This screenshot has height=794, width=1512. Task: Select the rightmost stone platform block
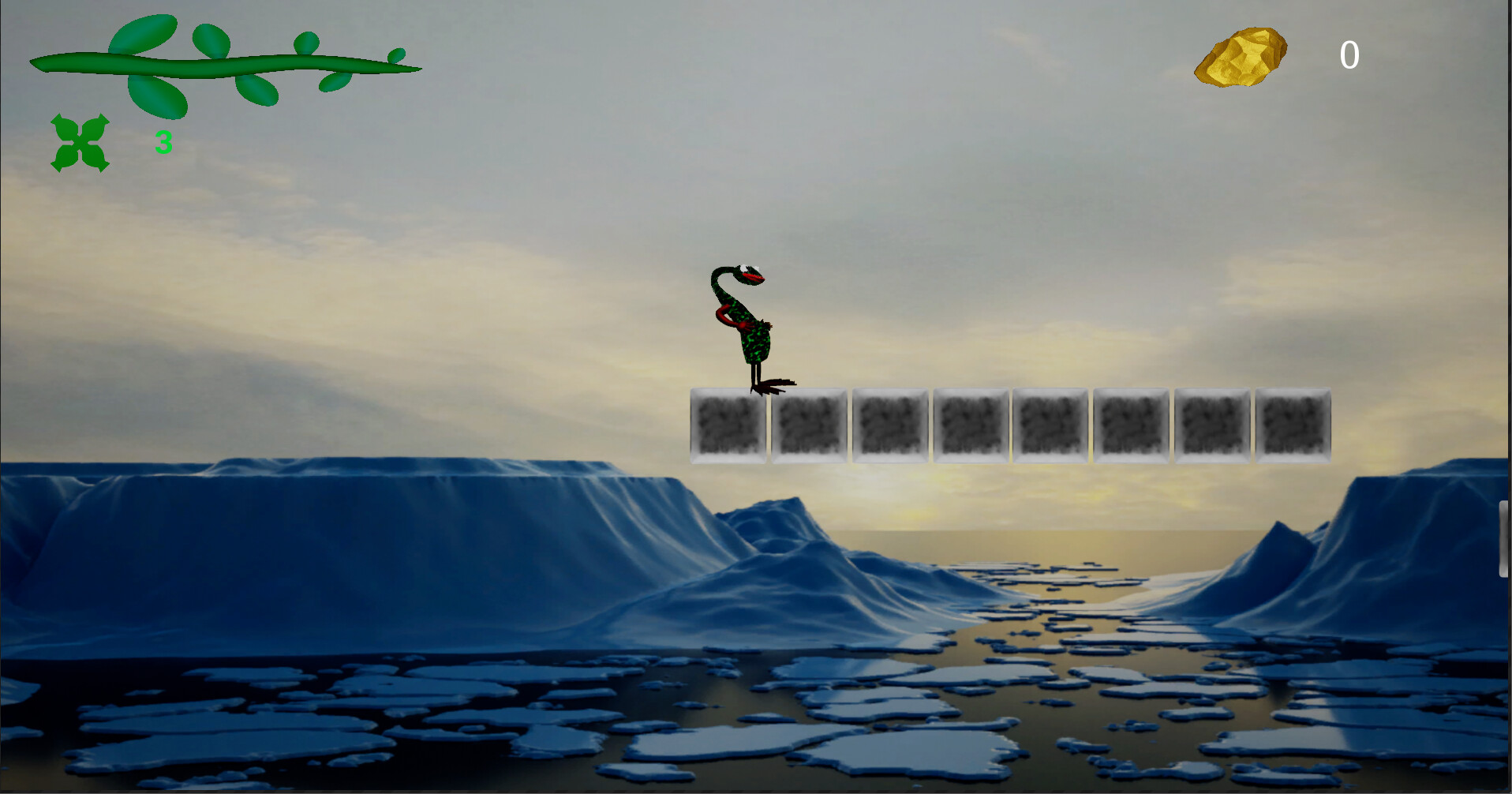[1293, 424]
